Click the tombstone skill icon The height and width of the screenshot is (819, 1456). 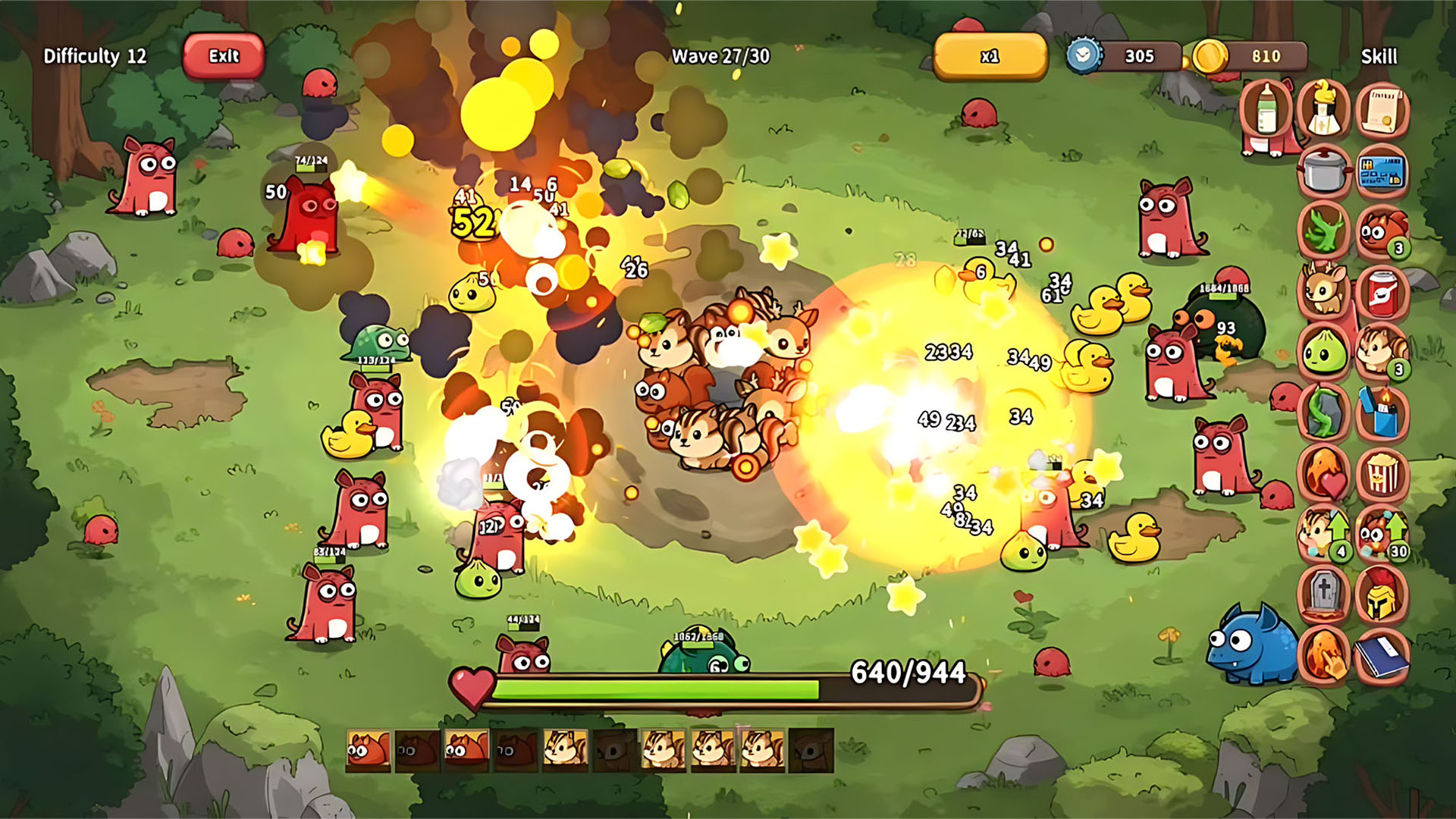pos(1323,593)
